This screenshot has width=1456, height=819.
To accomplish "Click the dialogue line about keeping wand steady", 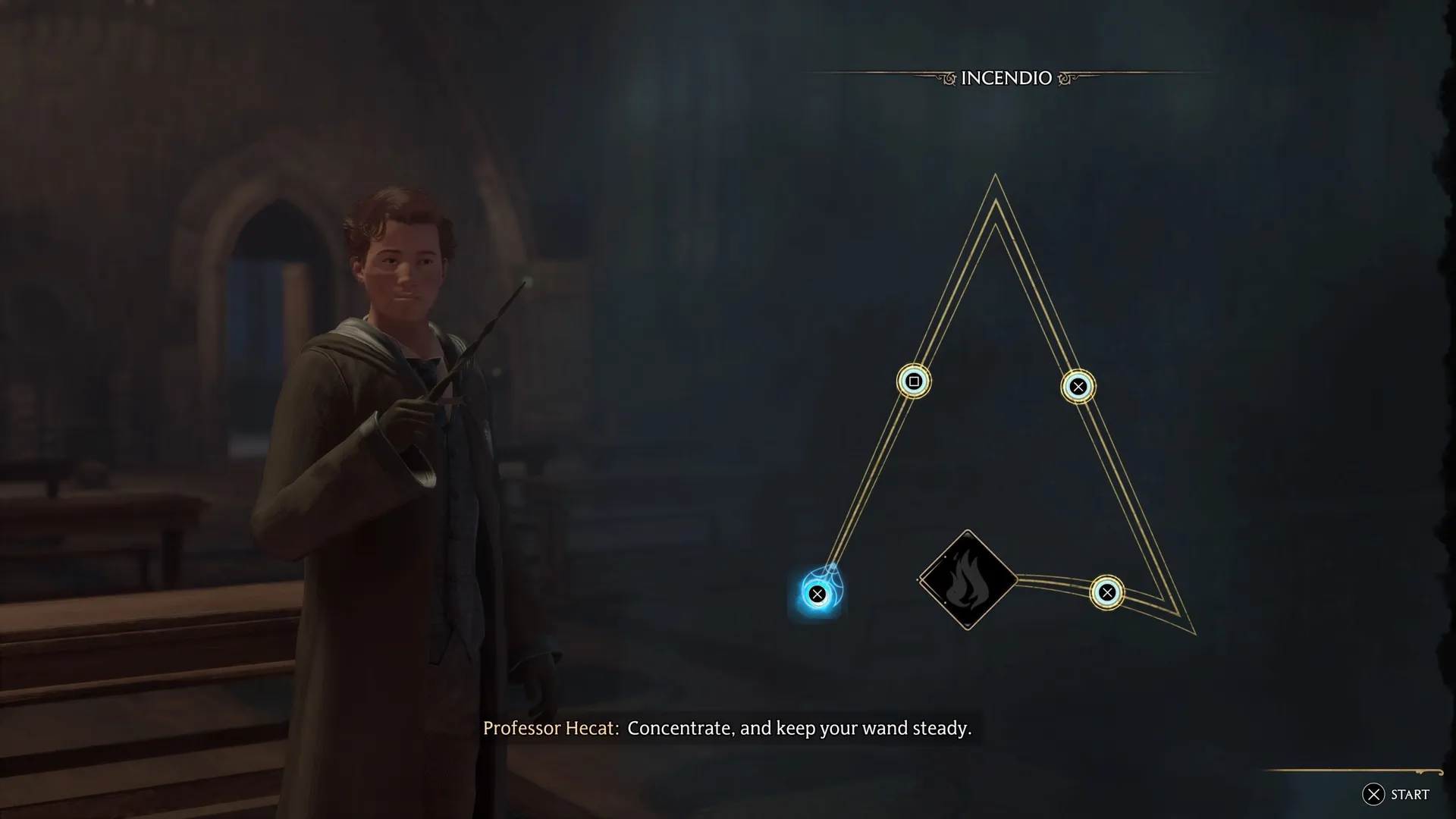I will (799, 729).
